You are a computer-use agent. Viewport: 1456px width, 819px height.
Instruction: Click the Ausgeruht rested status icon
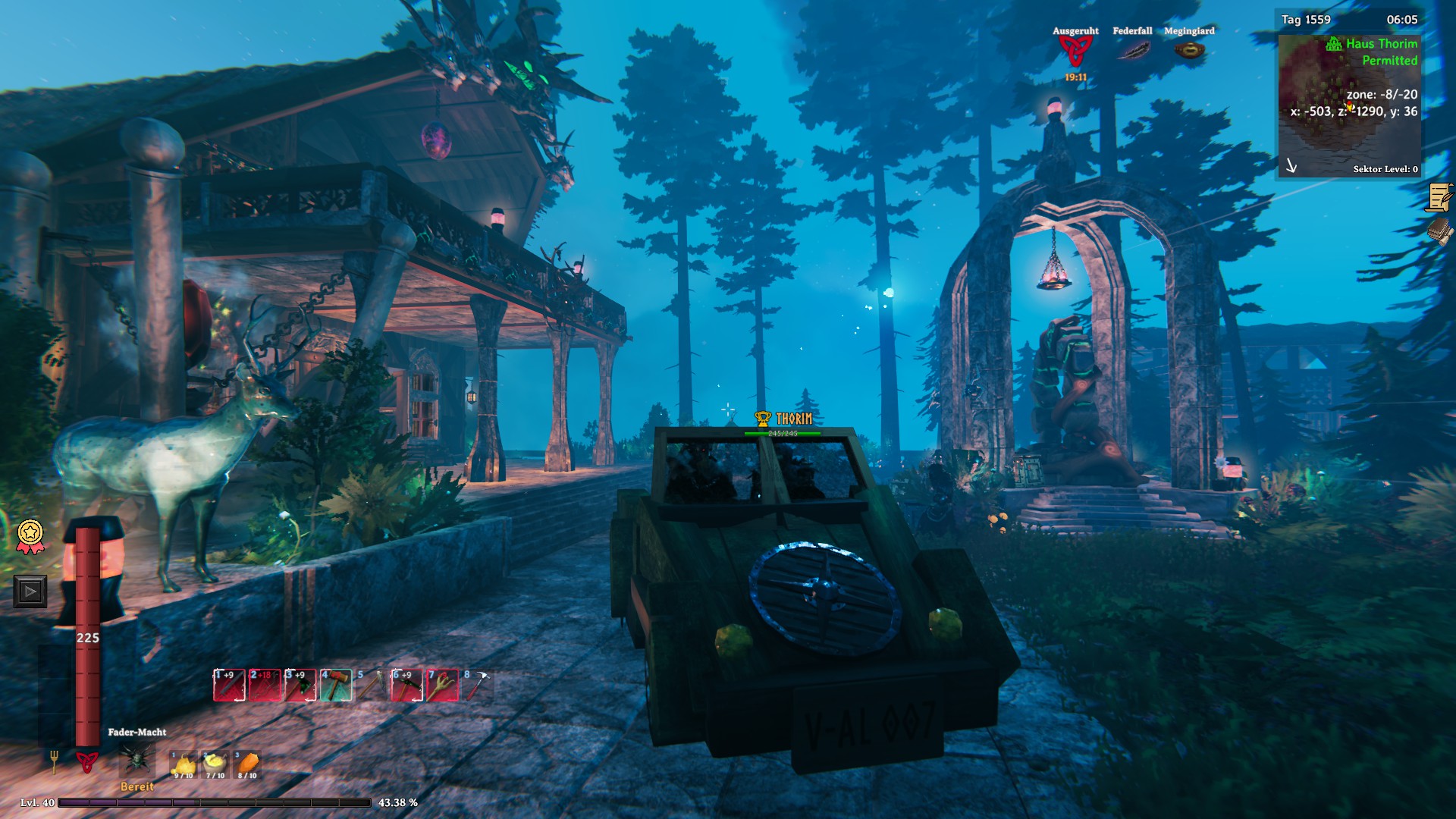1075,52
